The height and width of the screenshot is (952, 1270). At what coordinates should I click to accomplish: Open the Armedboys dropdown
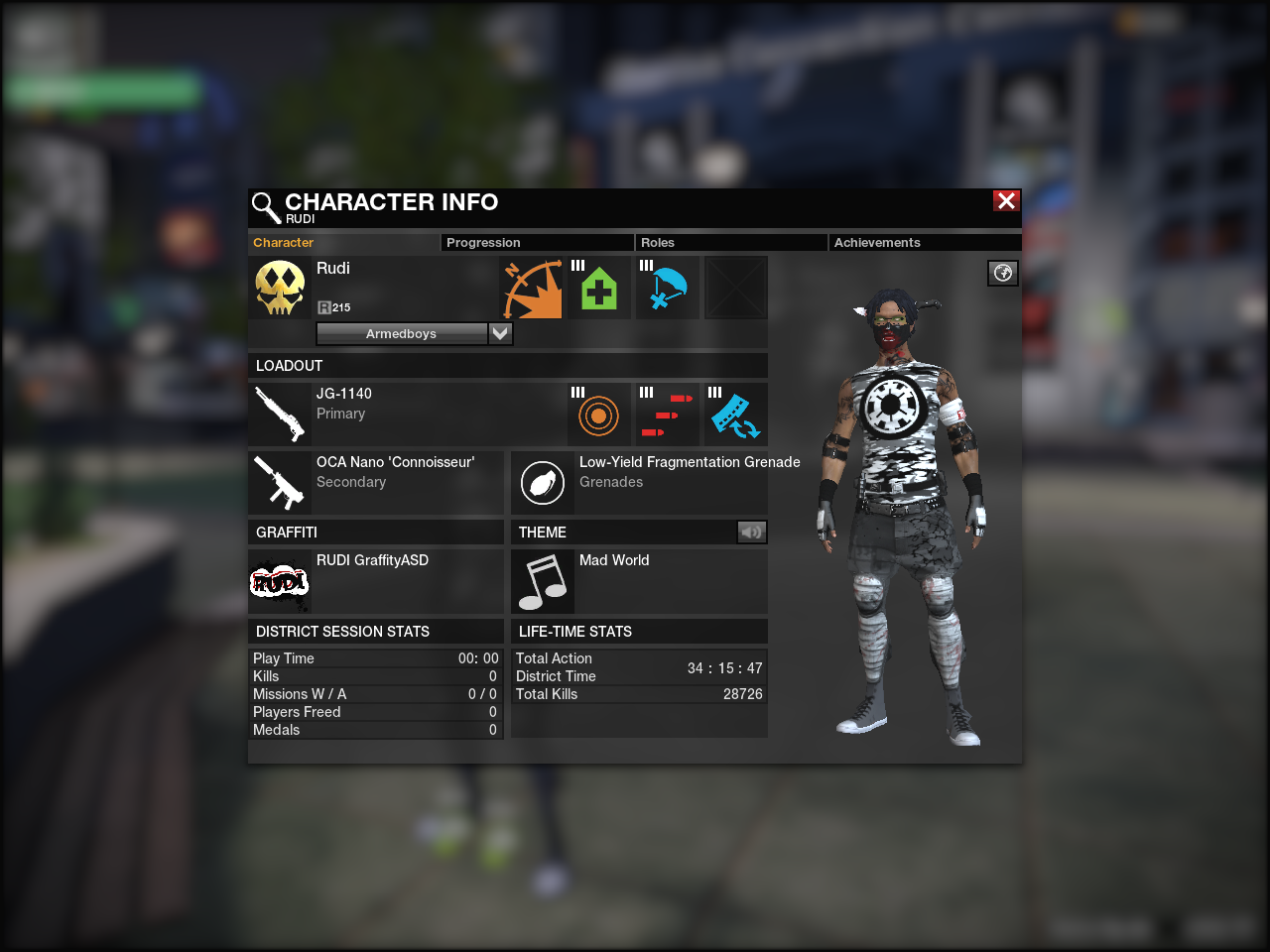coord(500,334)
